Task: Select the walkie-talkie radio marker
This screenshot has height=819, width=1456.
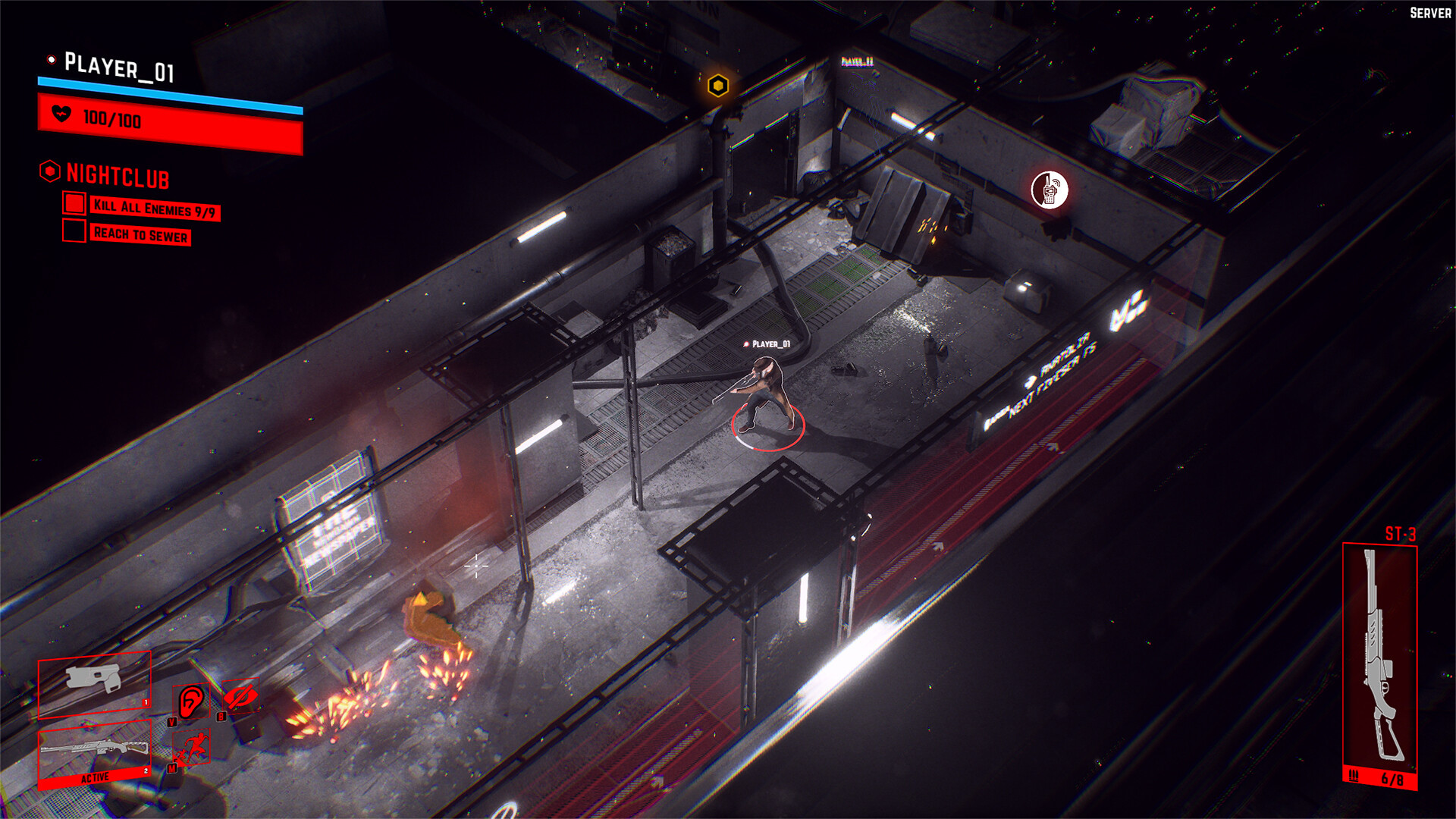Action: pos(1050,190)
